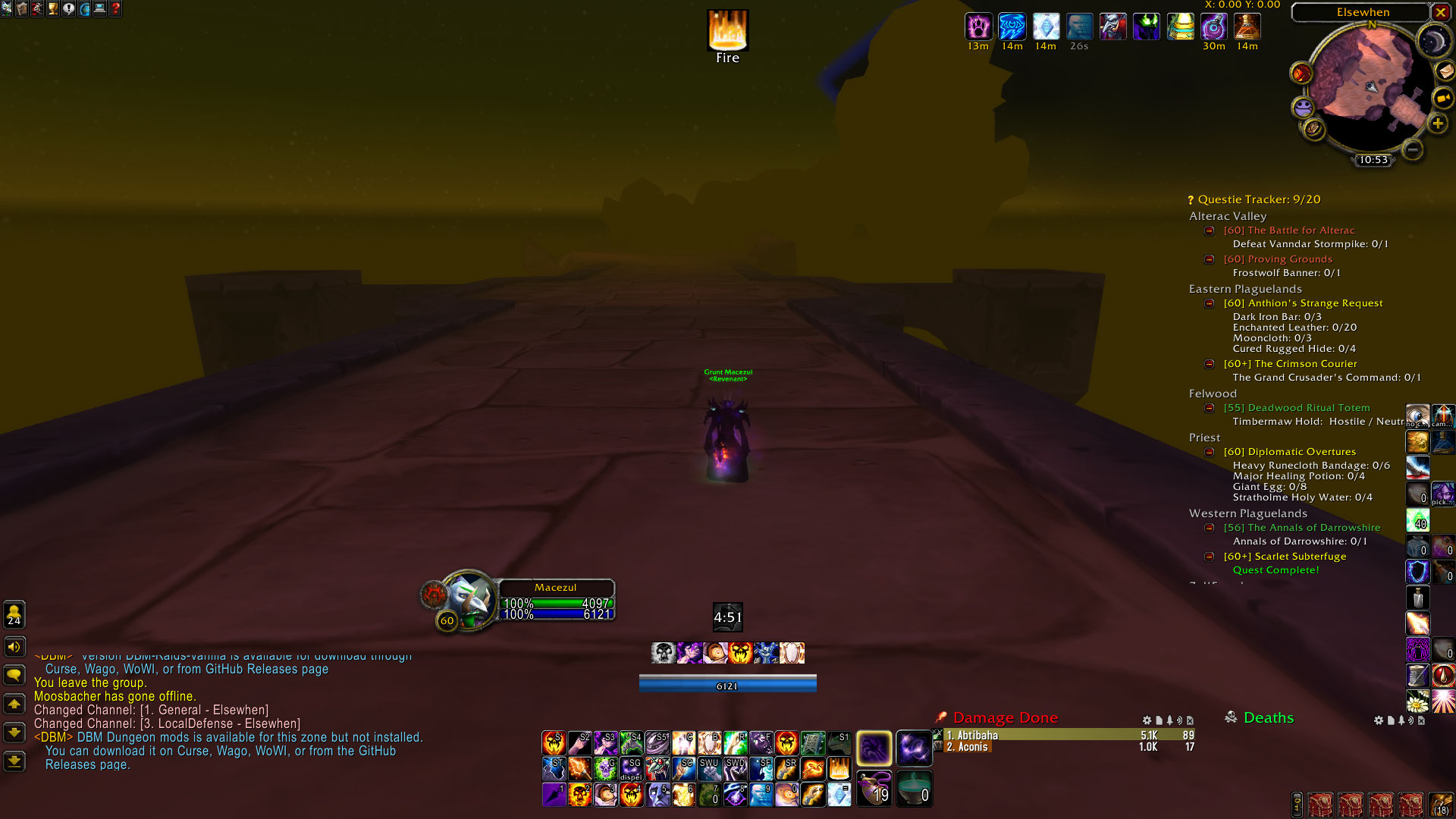Open the mail envelope icon on minimap
1456x819 pixels.
tap(1445, 71)
